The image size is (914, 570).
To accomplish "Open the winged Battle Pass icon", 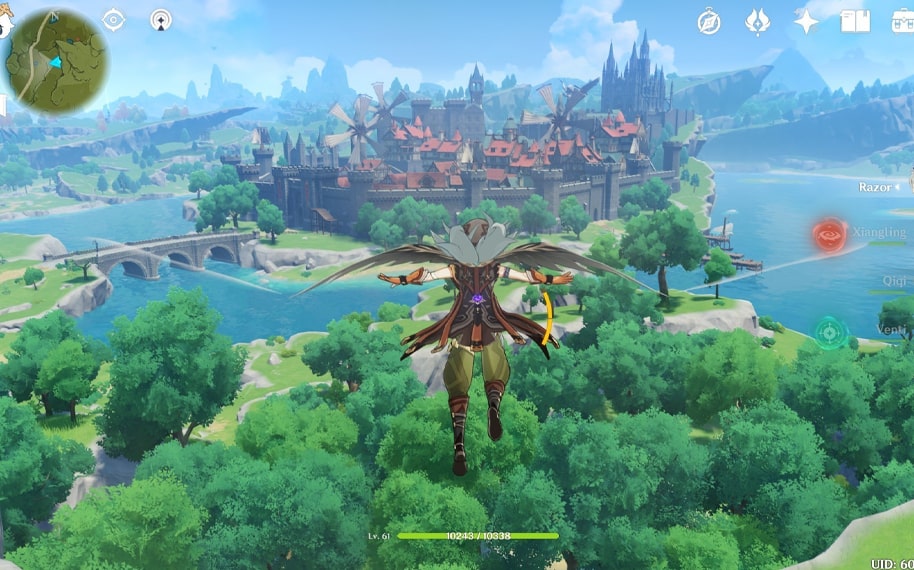I will (x=758, y=22).
